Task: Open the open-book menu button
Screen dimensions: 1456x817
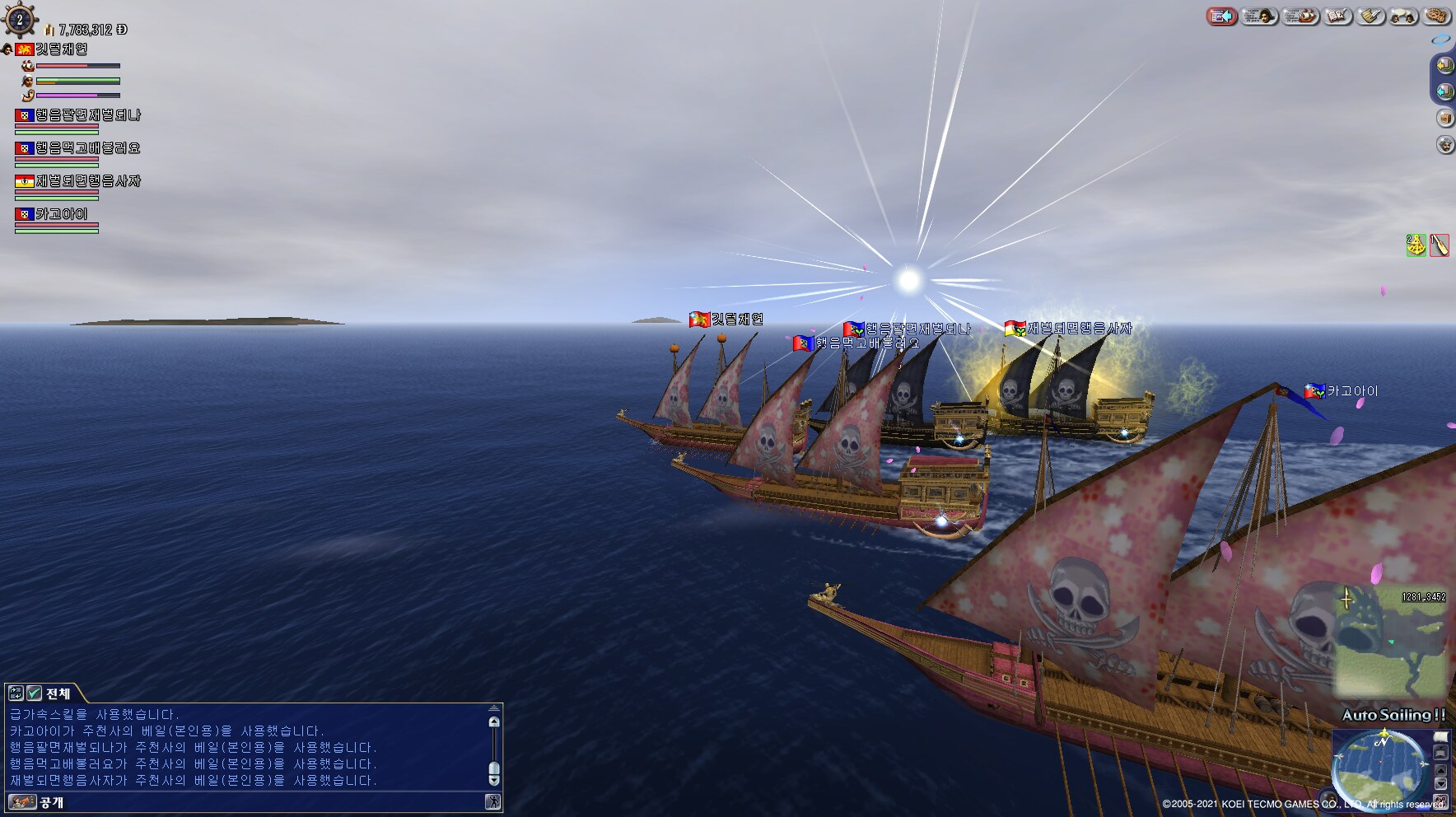Action: 1338,16
